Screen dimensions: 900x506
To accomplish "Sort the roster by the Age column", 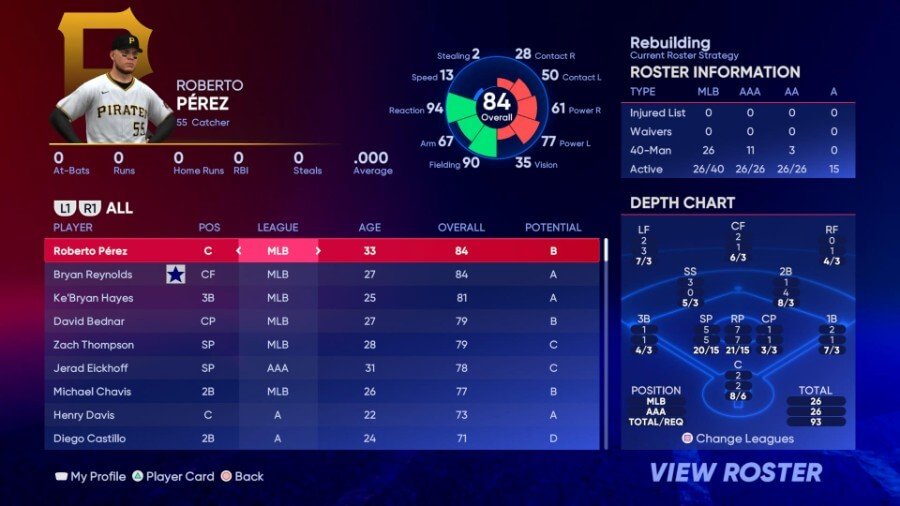I will coord(369,228).
